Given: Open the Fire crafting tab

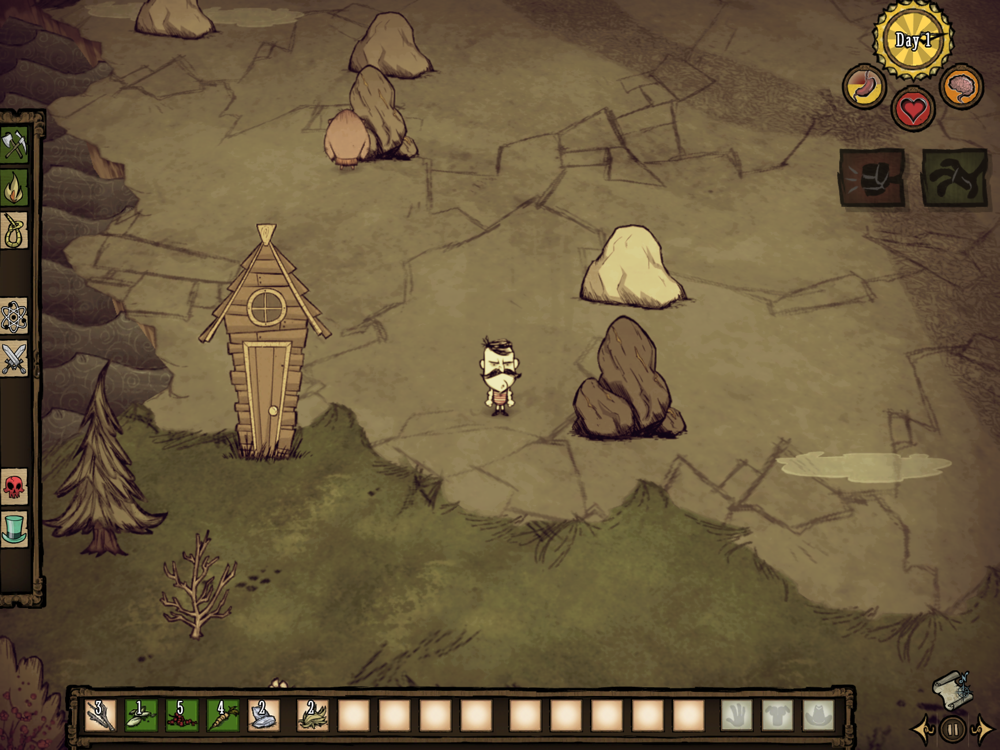Looking at the screenshot, I should click(14, 187).
